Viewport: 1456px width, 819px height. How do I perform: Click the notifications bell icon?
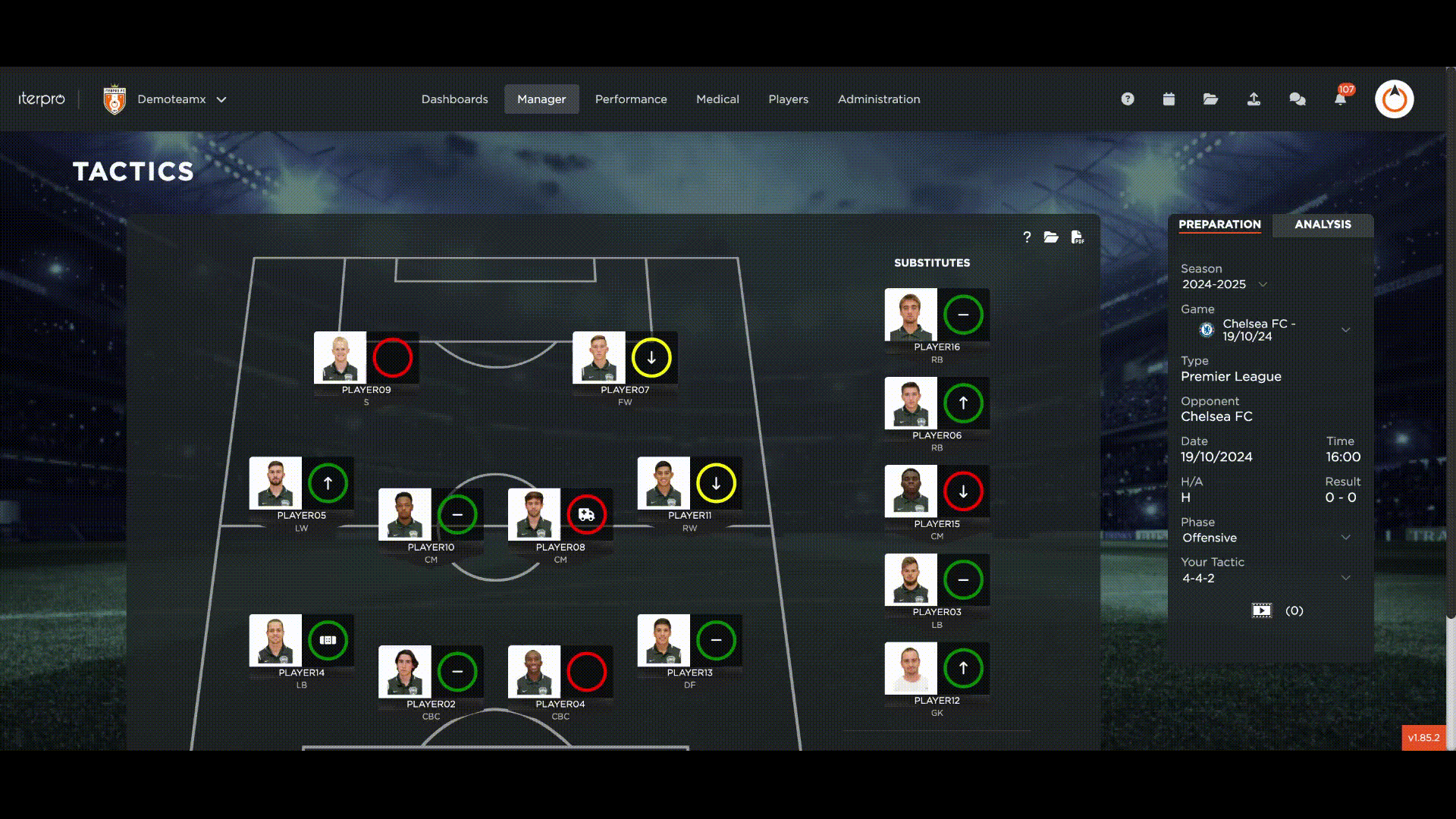pos(1340,99)
